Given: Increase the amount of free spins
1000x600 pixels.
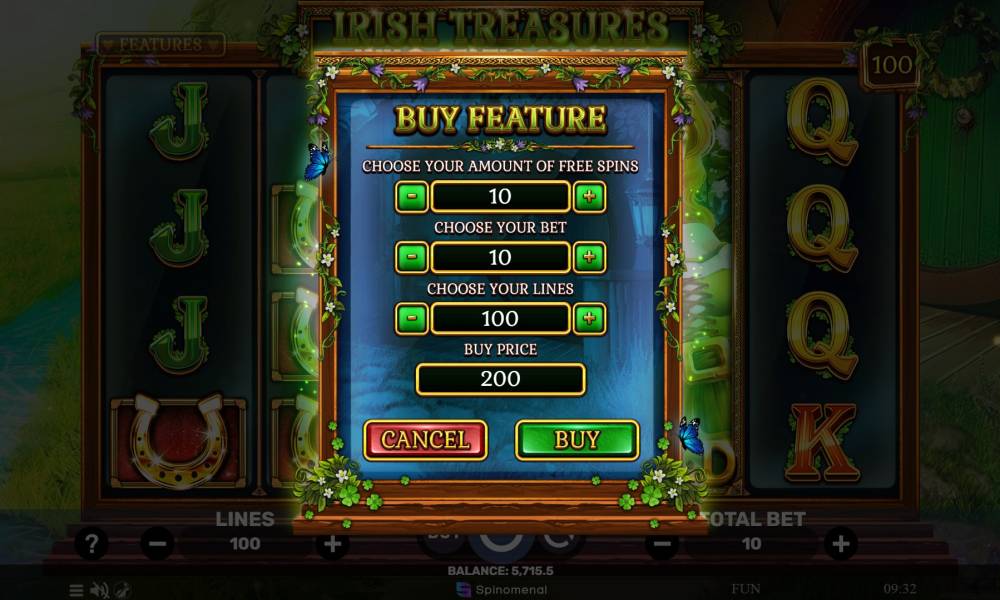Looking at the screenshot, I should (589, 196).
